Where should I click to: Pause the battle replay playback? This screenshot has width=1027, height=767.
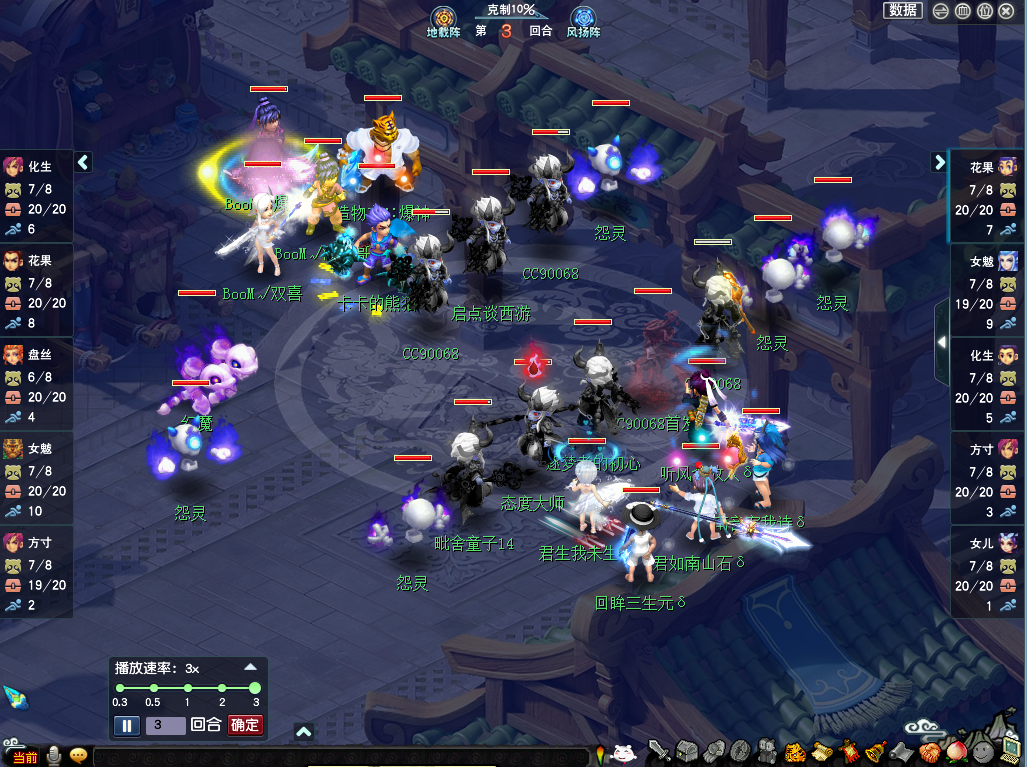(x=126, y=726)
